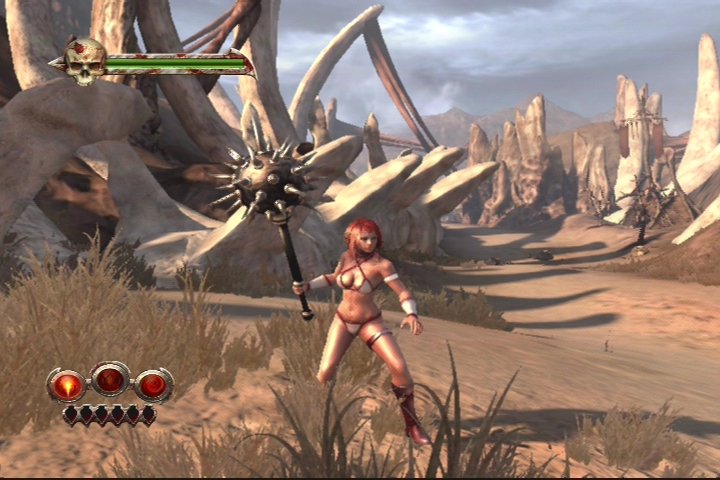The image size is (720, 480).
Task: Activate the dark center orb
Action: (110, 379)
